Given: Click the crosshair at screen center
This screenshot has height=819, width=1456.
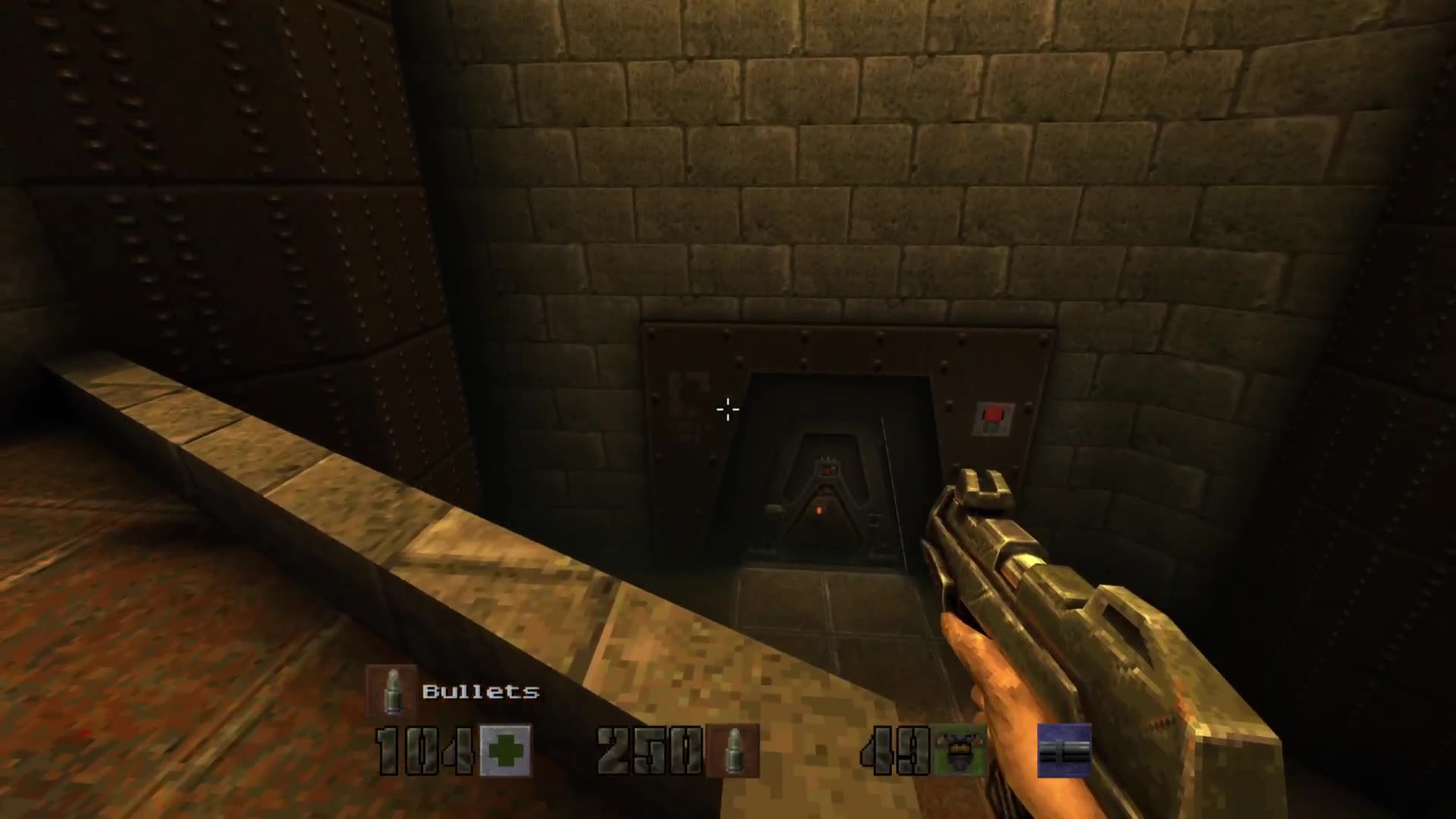Looking at the screenshot, I should 728,409.
